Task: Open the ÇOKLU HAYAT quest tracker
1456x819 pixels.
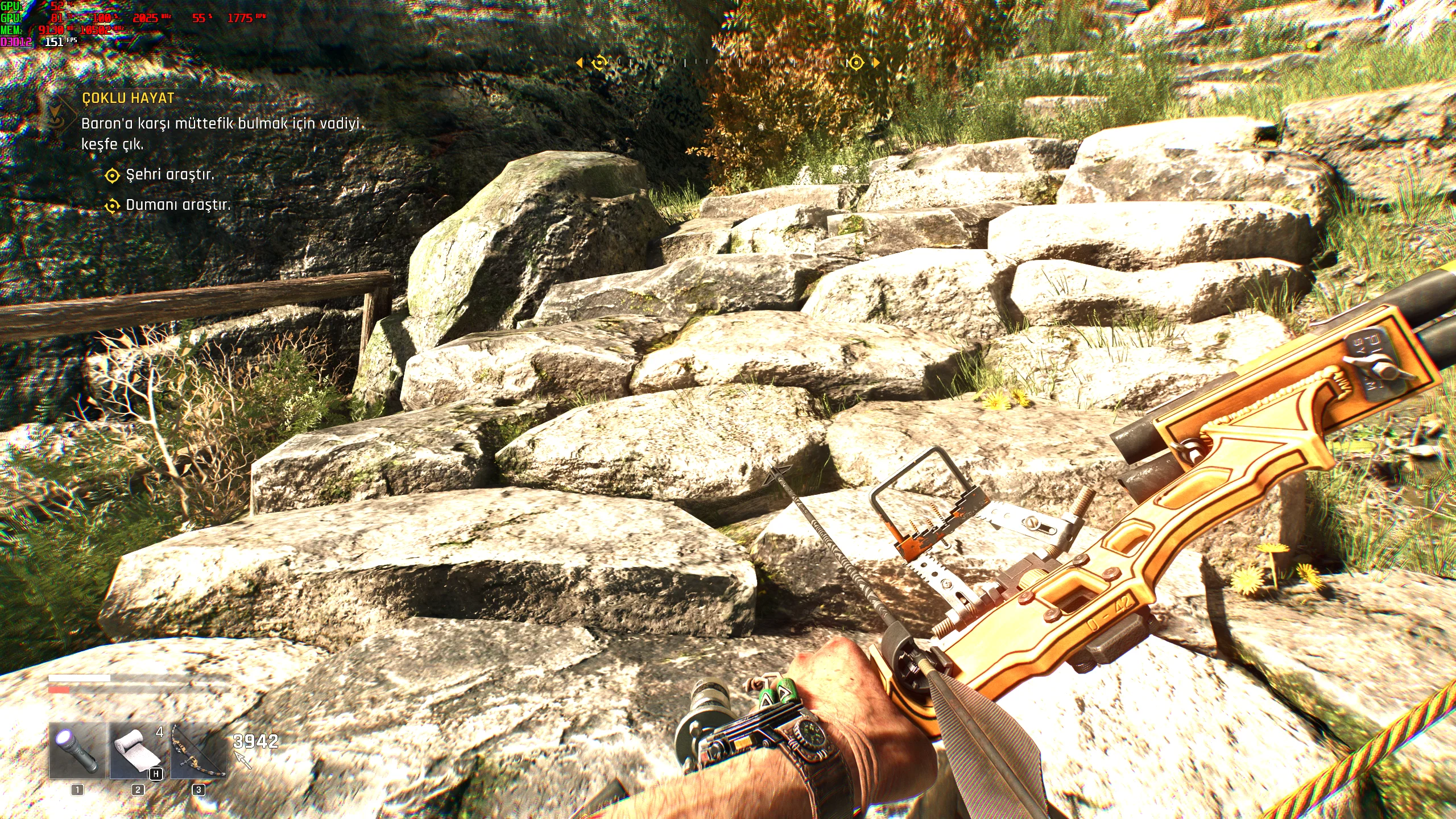Action: point(128,98)
